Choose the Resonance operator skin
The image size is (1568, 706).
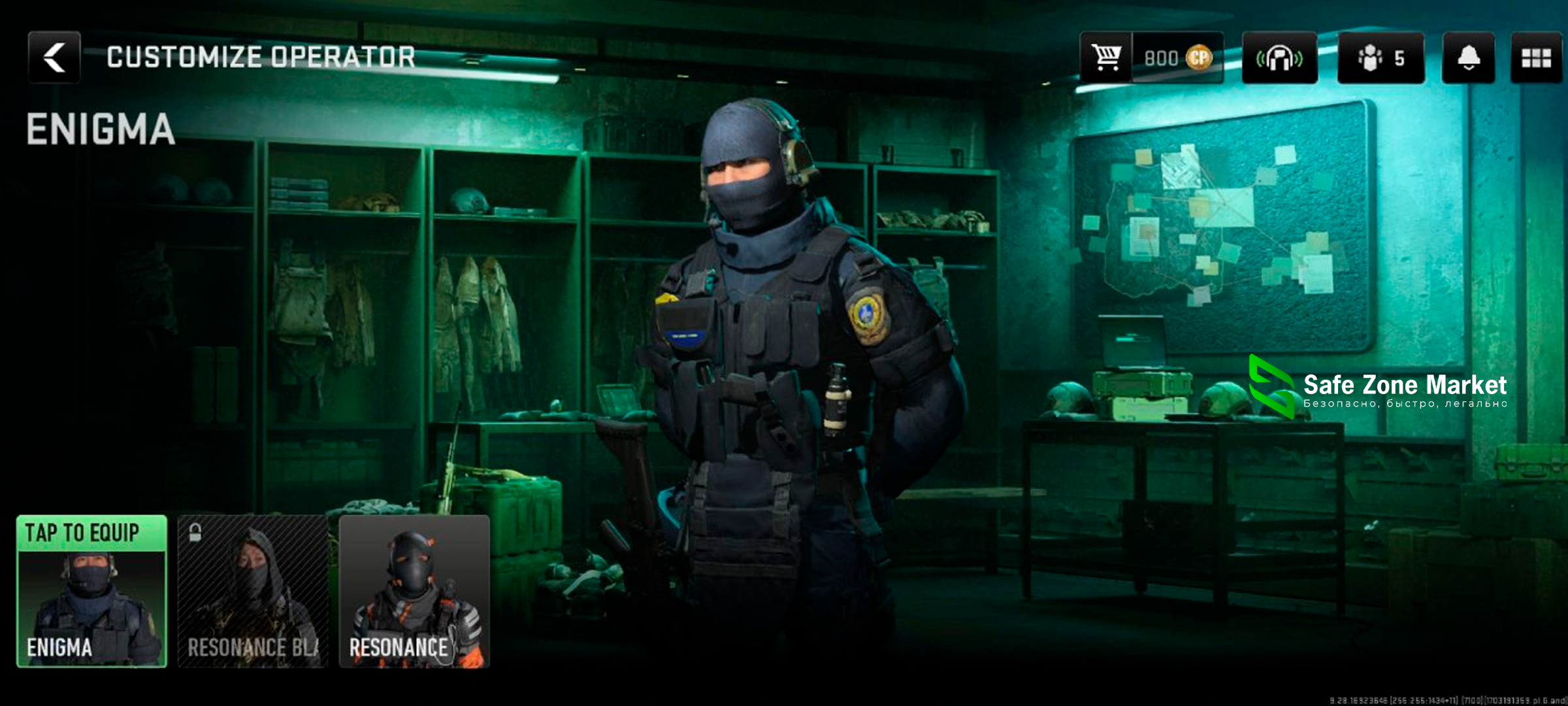414,591
